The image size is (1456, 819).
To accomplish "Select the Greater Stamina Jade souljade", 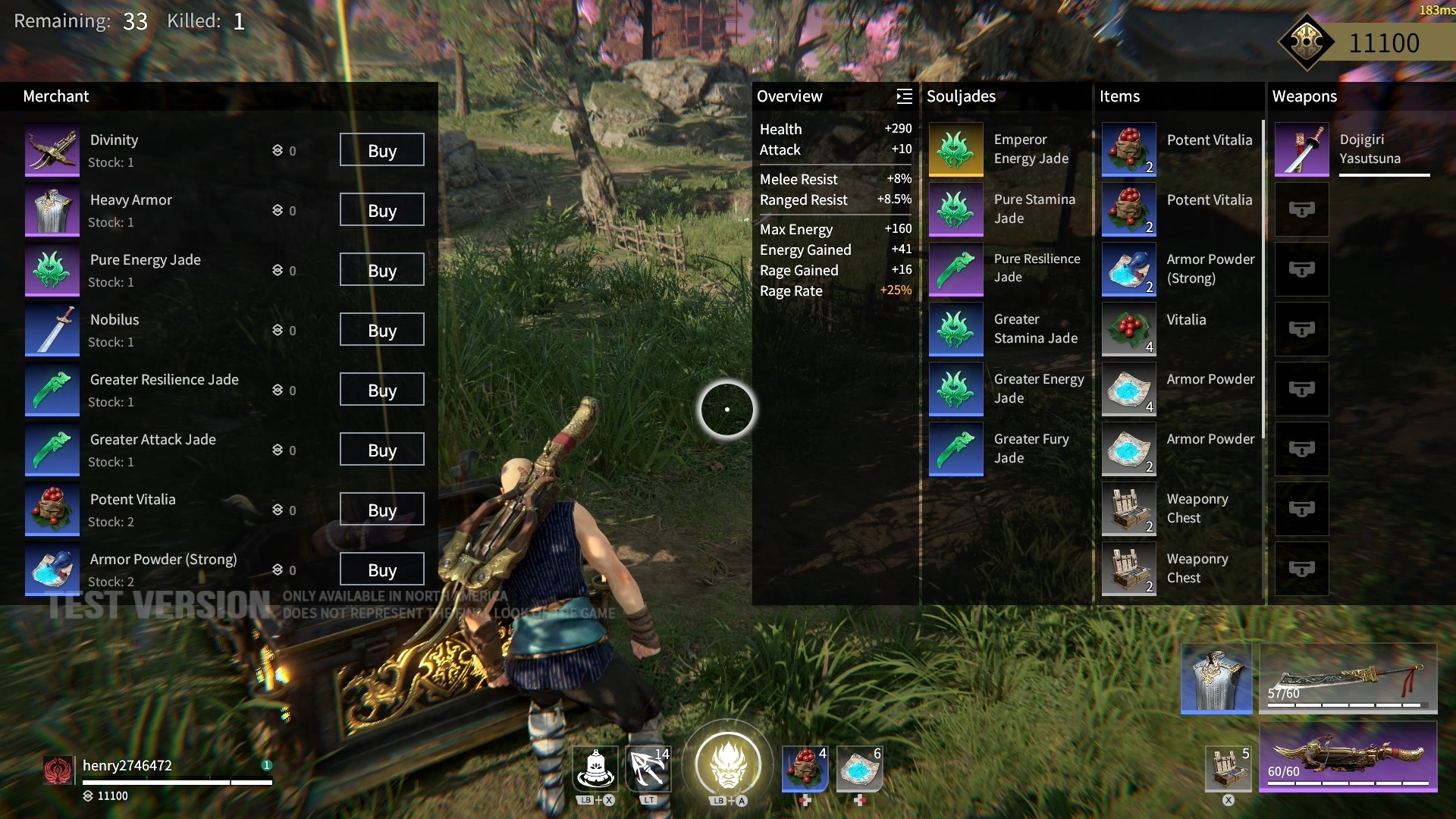I will coord(955,329).
